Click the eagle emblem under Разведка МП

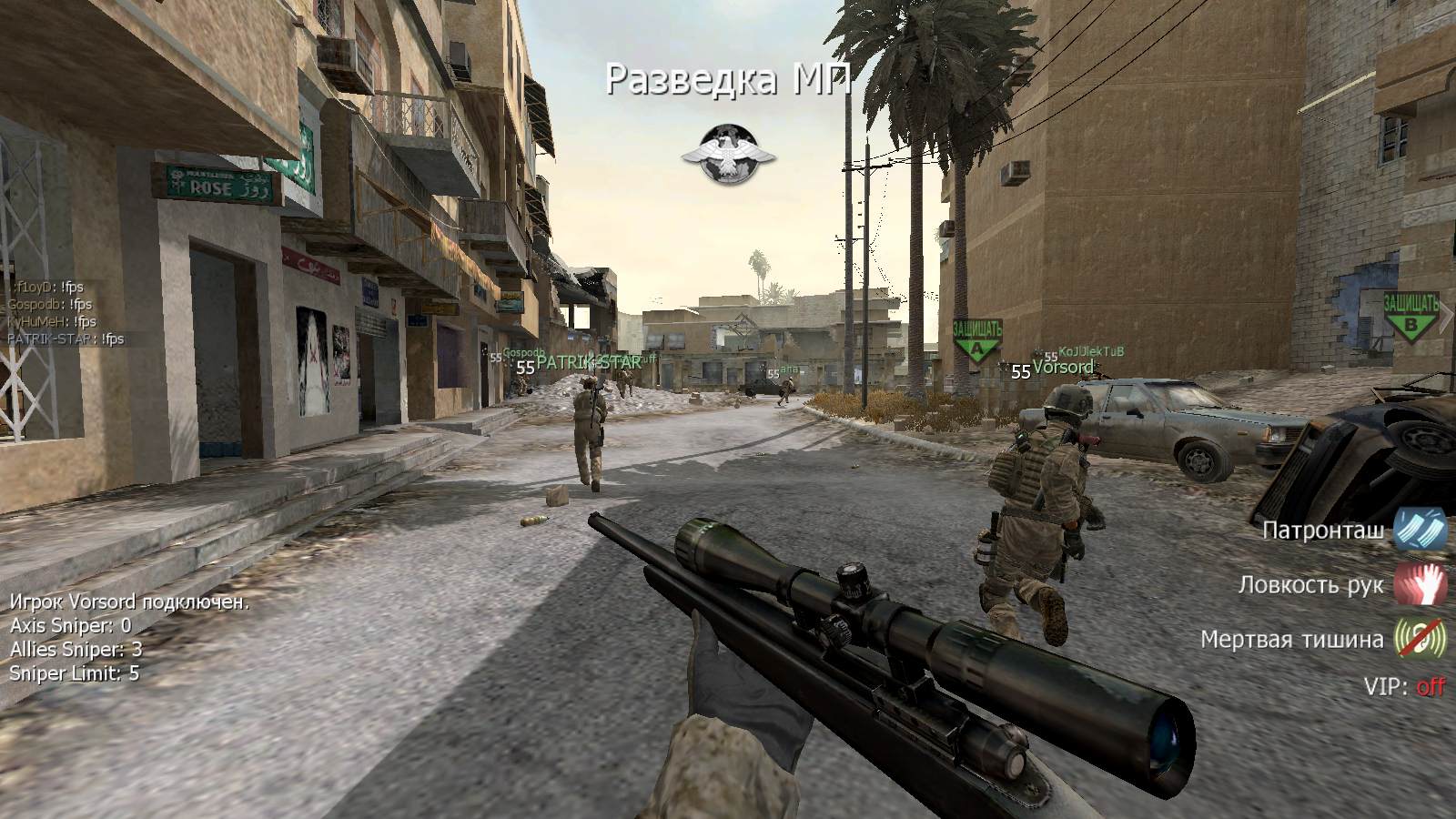[x=728, y=151]
